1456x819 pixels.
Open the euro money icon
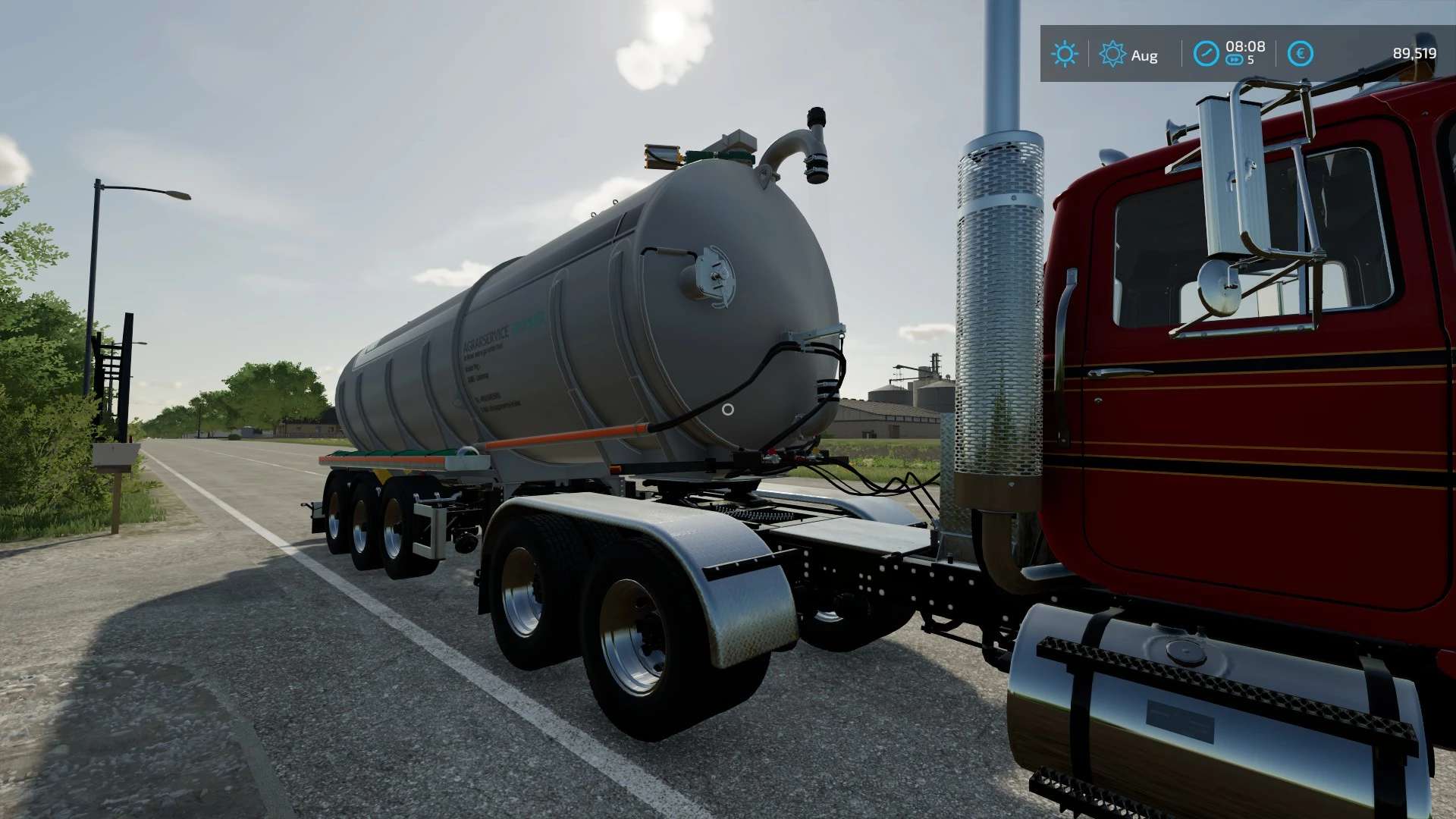click(1300, 54)
